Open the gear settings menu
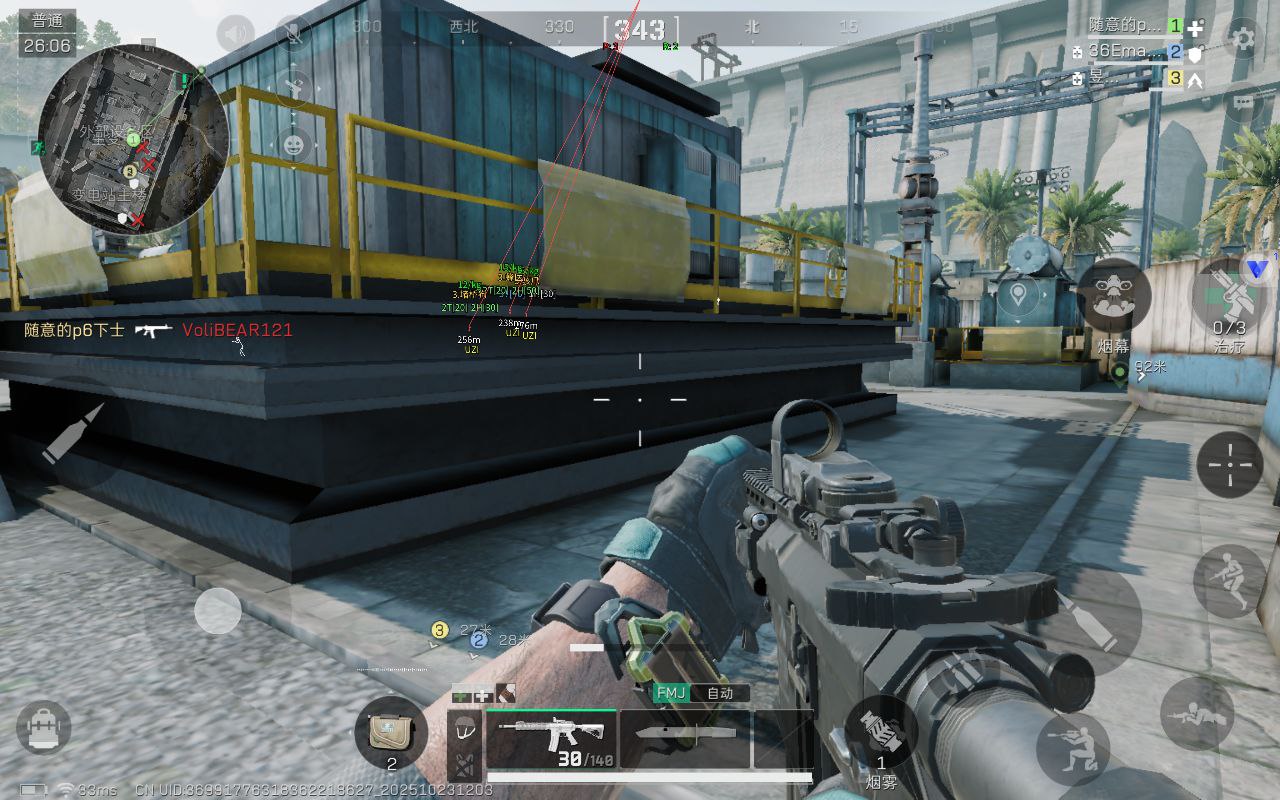The width and height of the screenshot is (1280, 800). pos(1243,39)
